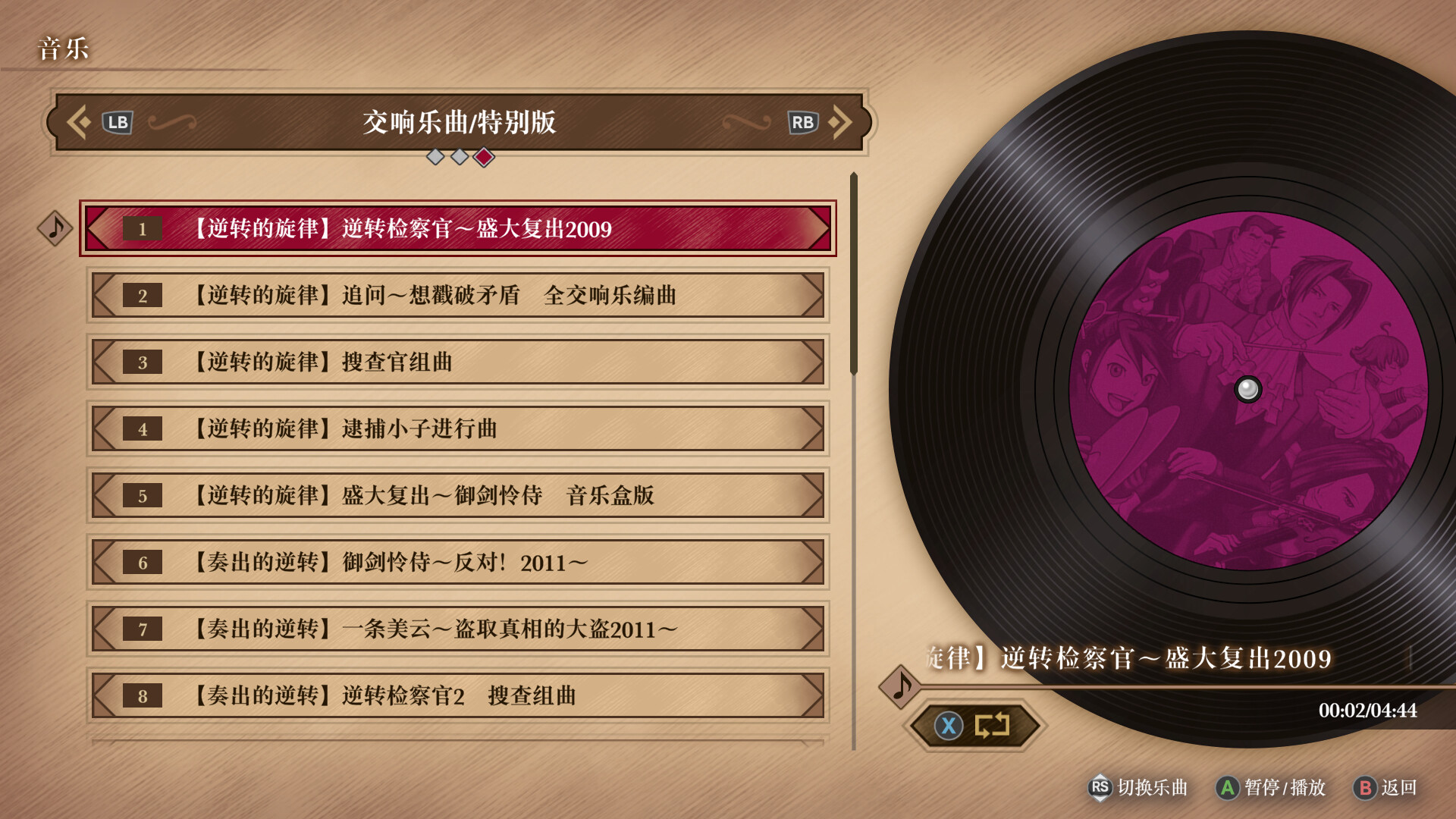Select the middle diamond to switch page
This screenshot has width=1456, height=819.
(459, 157)
